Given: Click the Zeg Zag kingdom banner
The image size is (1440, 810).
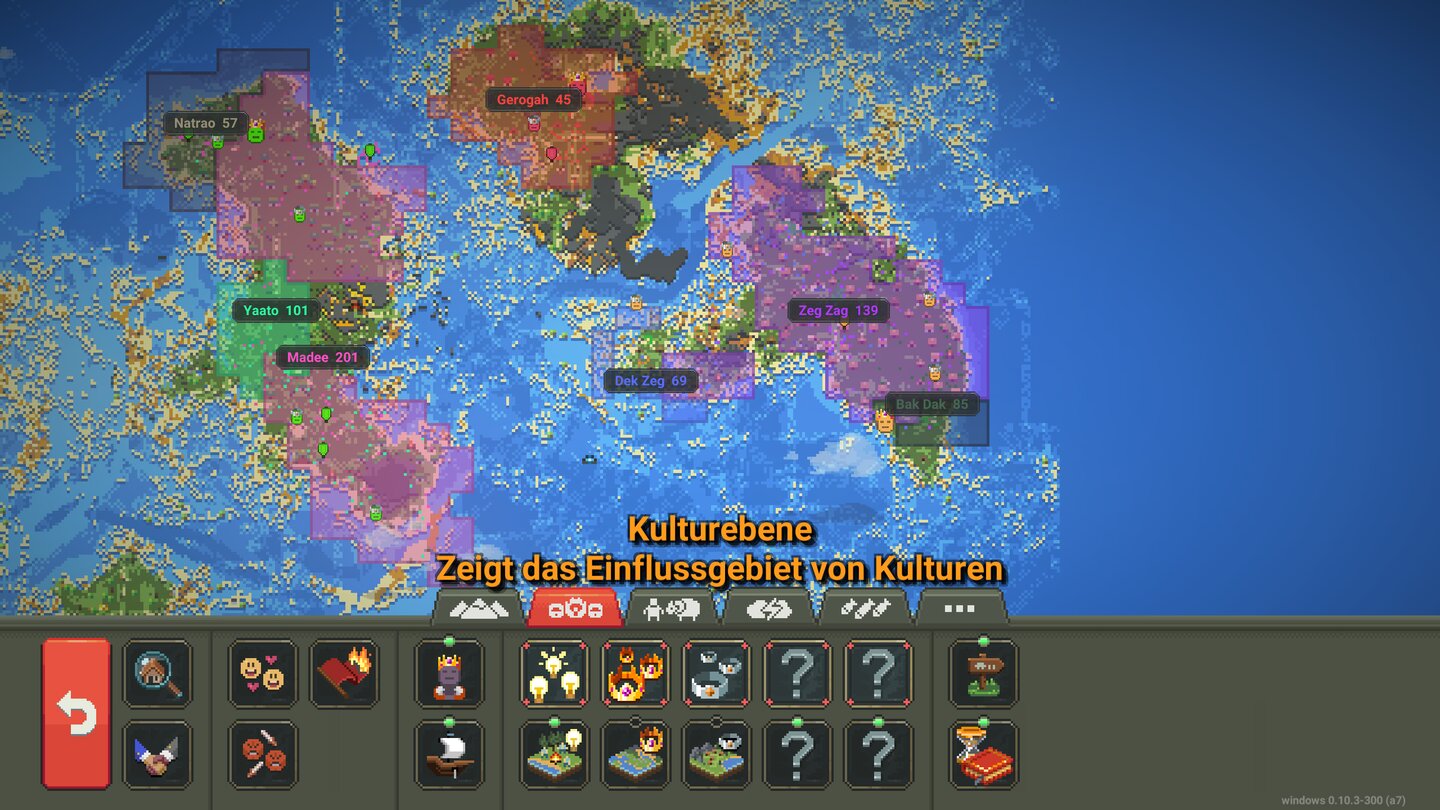Looking at the screenshot, I should click(839, 310).
